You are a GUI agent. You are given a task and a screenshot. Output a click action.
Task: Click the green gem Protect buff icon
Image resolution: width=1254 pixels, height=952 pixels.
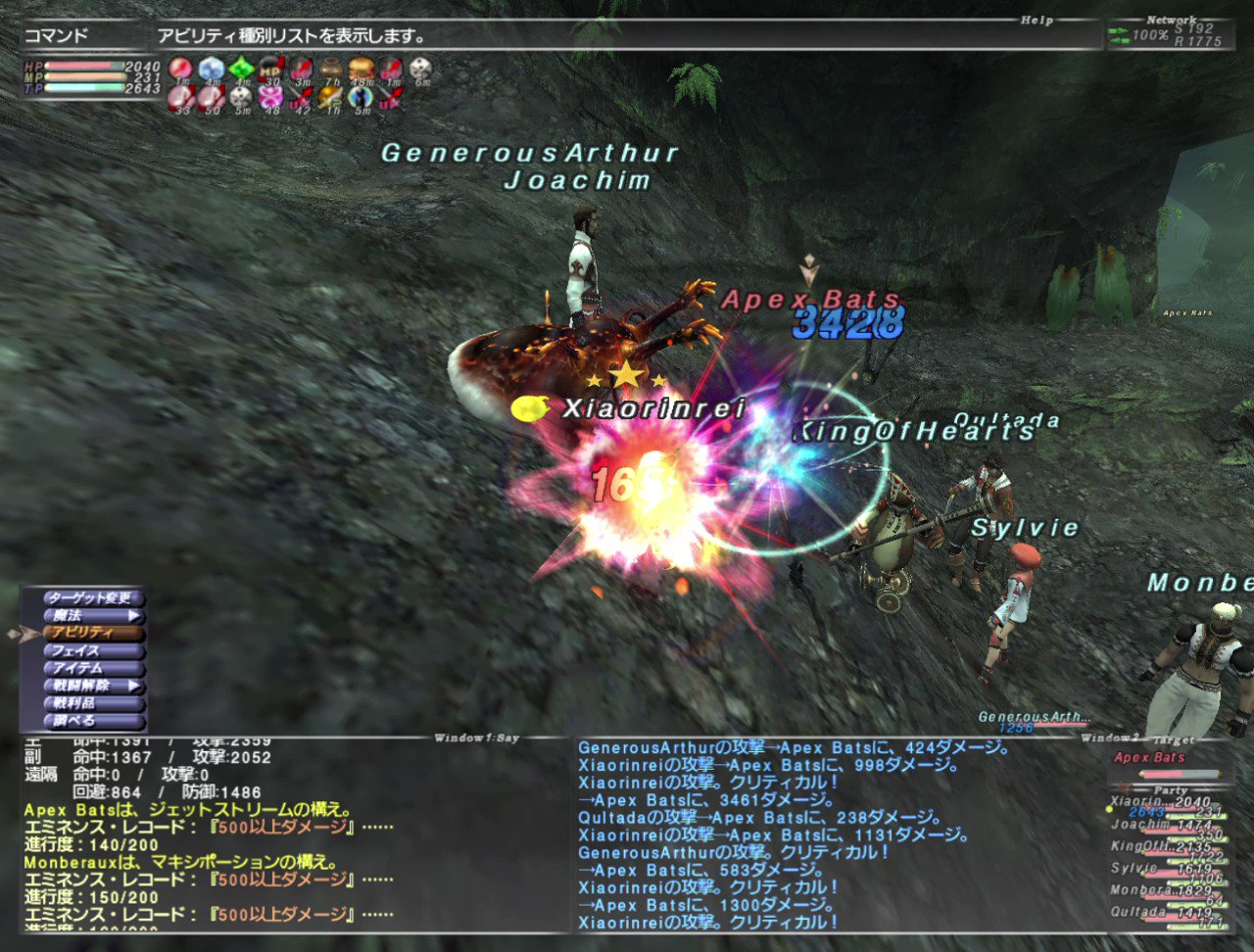[242, 69]
